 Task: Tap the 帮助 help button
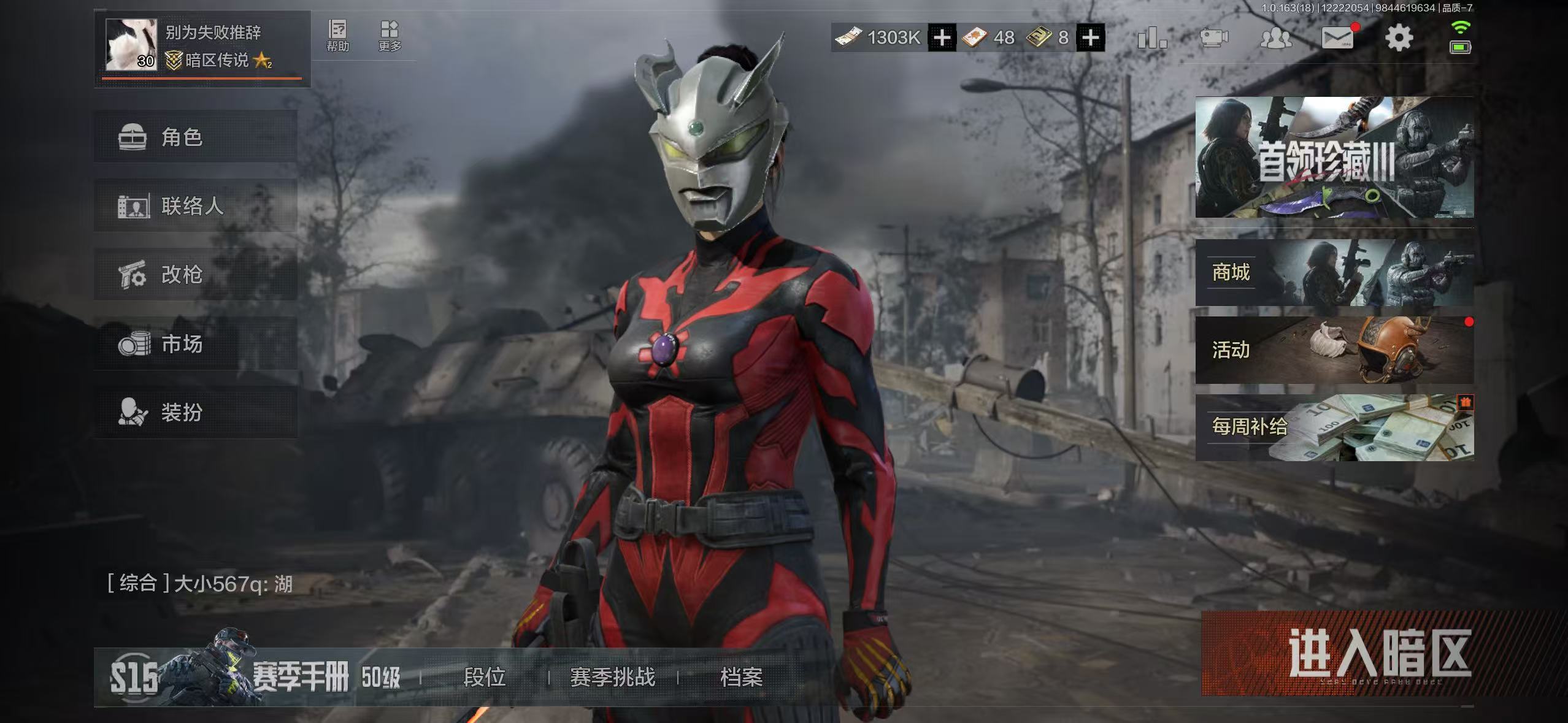[x=337, y=36]
